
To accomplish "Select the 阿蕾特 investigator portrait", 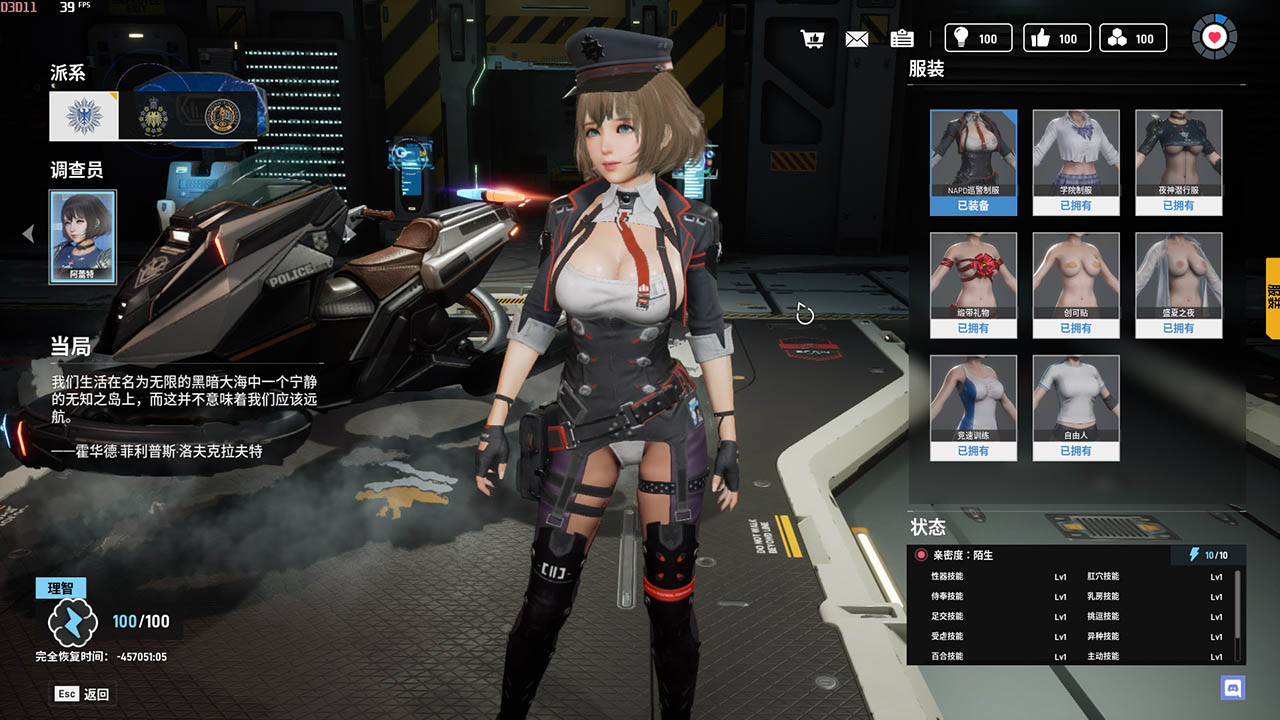I will click(x=83, y=236).
